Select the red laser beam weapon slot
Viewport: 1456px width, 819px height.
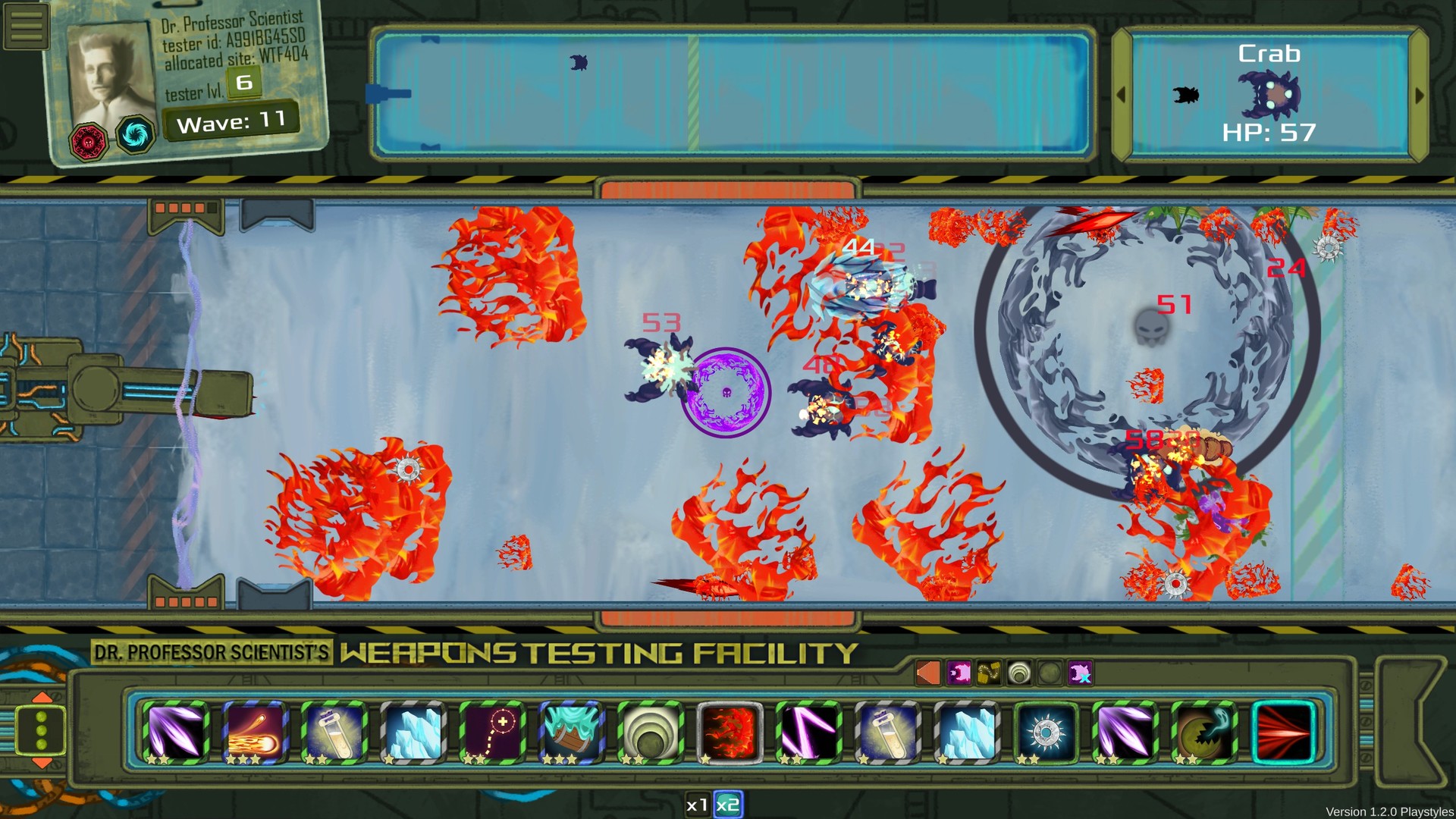pyautogui.click(x=1285, y=730)
